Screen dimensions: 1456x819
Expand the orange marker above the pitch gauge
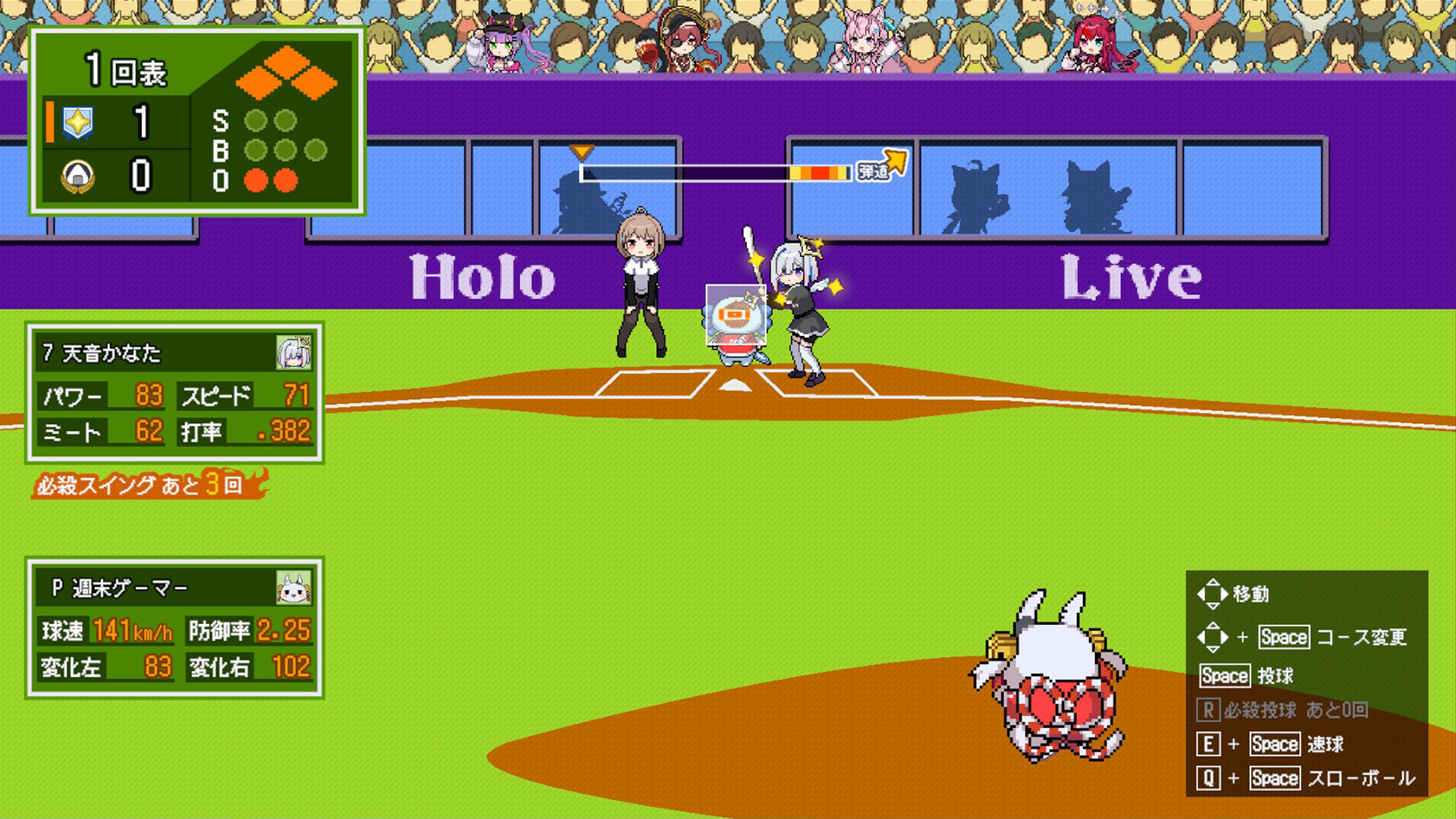click(582, 152)
